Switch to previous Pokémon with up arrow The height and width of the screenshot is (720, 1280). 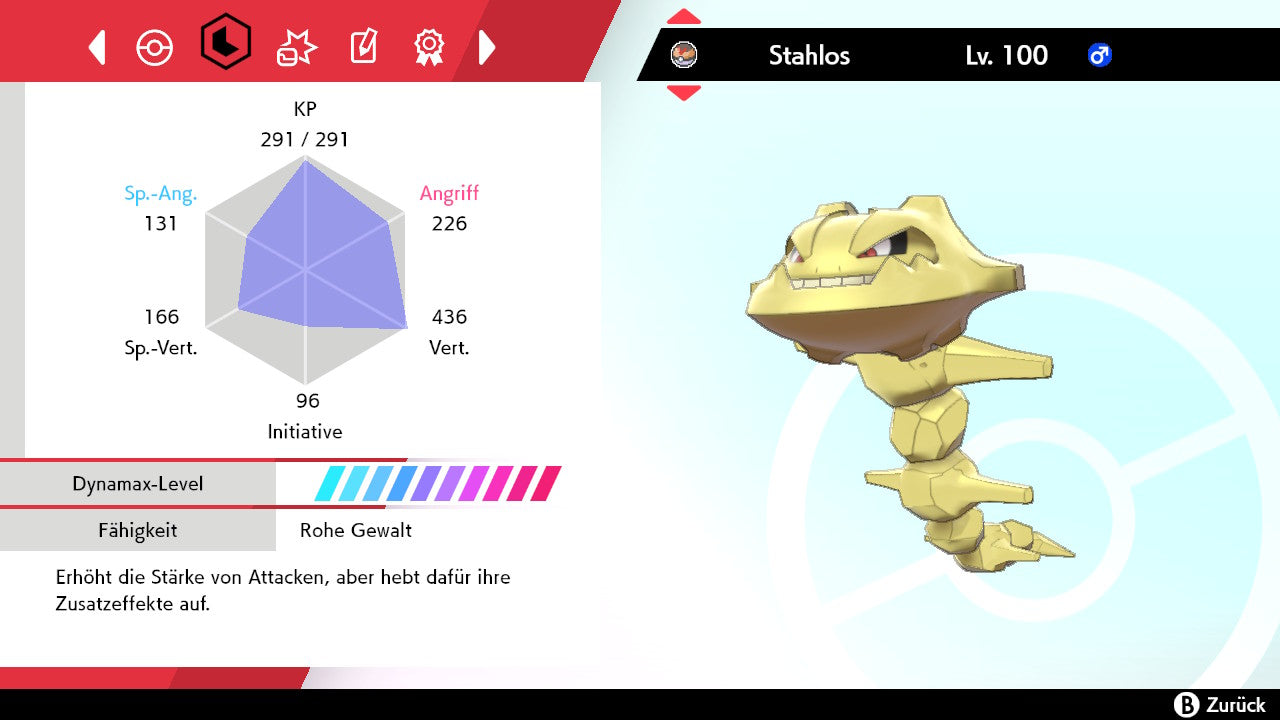tap(684, 17)
